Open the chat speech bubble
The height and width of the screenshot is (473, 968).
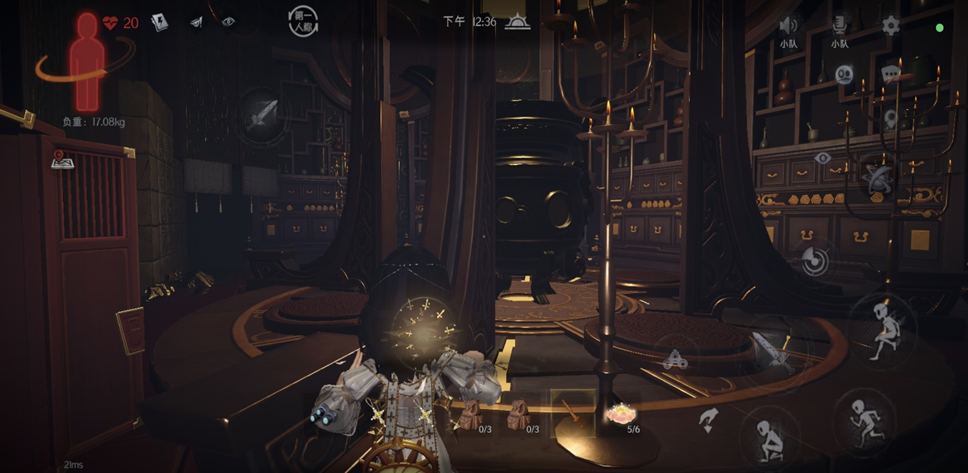pyautogui.click(x=890, y=73)
